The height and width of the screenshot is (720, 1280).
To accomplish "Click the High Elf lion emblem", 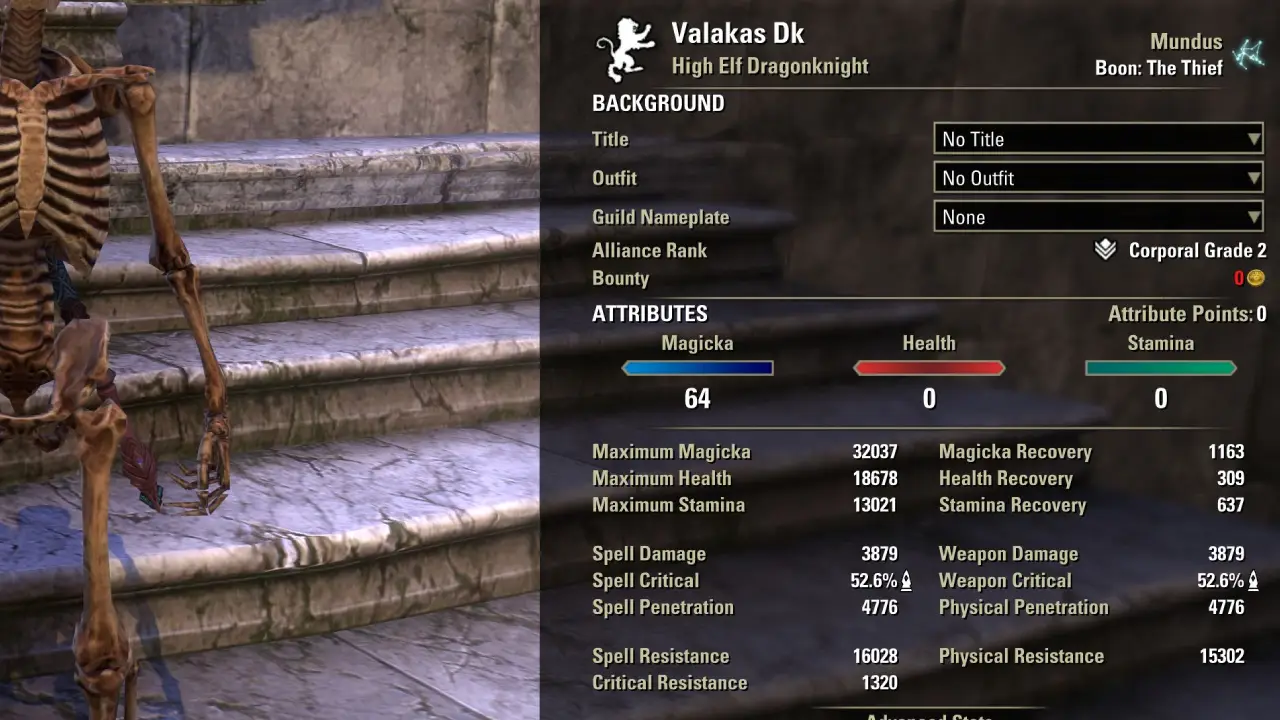I will point(623,50).
